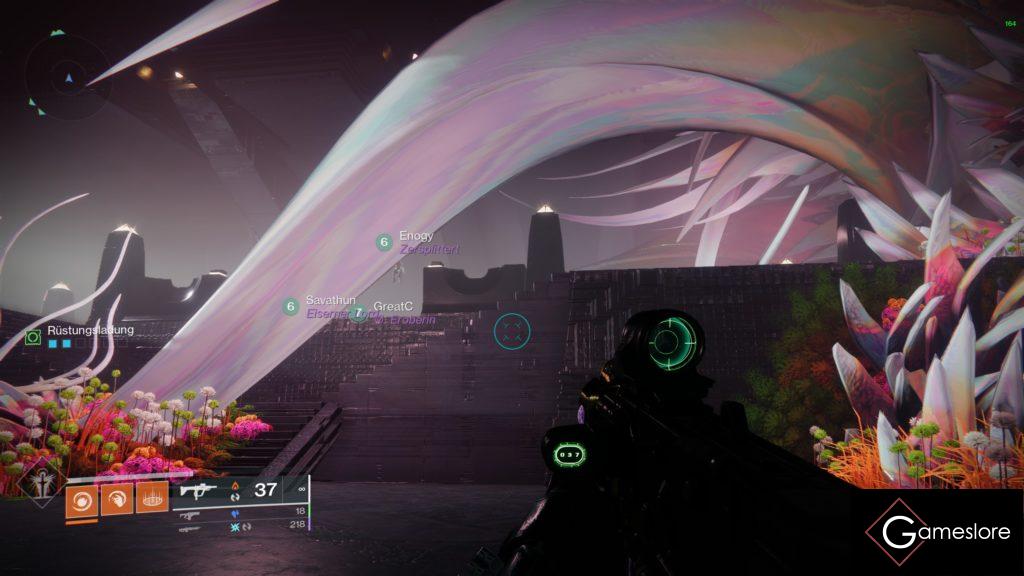The image size is (1024, 576).
Task: Switch to the second weapon with 18 ammo
Action: (190, 512)
